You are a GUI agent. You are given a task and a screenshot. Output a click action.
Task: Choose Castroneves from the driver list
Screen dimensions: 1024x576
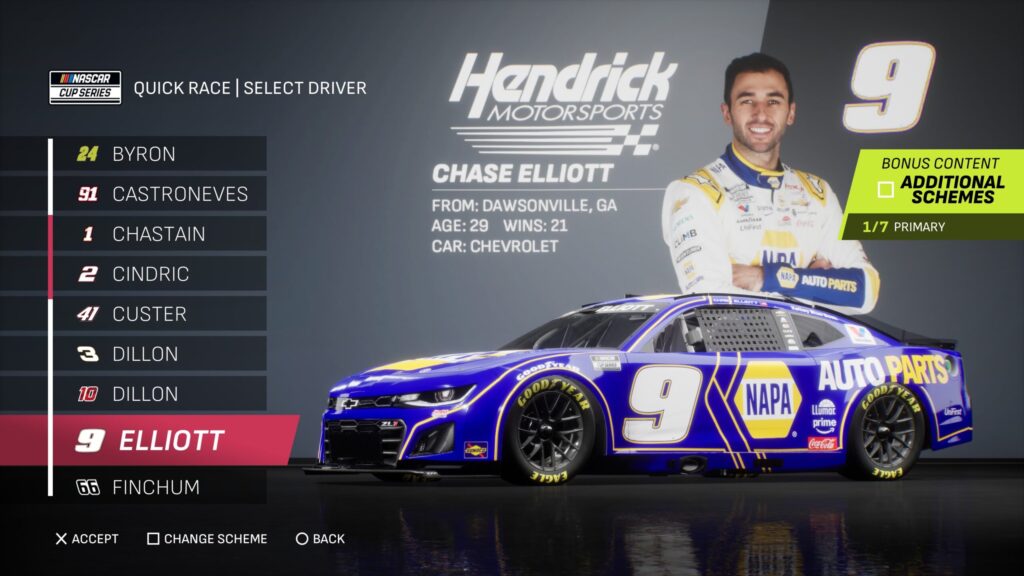(158, 194)
